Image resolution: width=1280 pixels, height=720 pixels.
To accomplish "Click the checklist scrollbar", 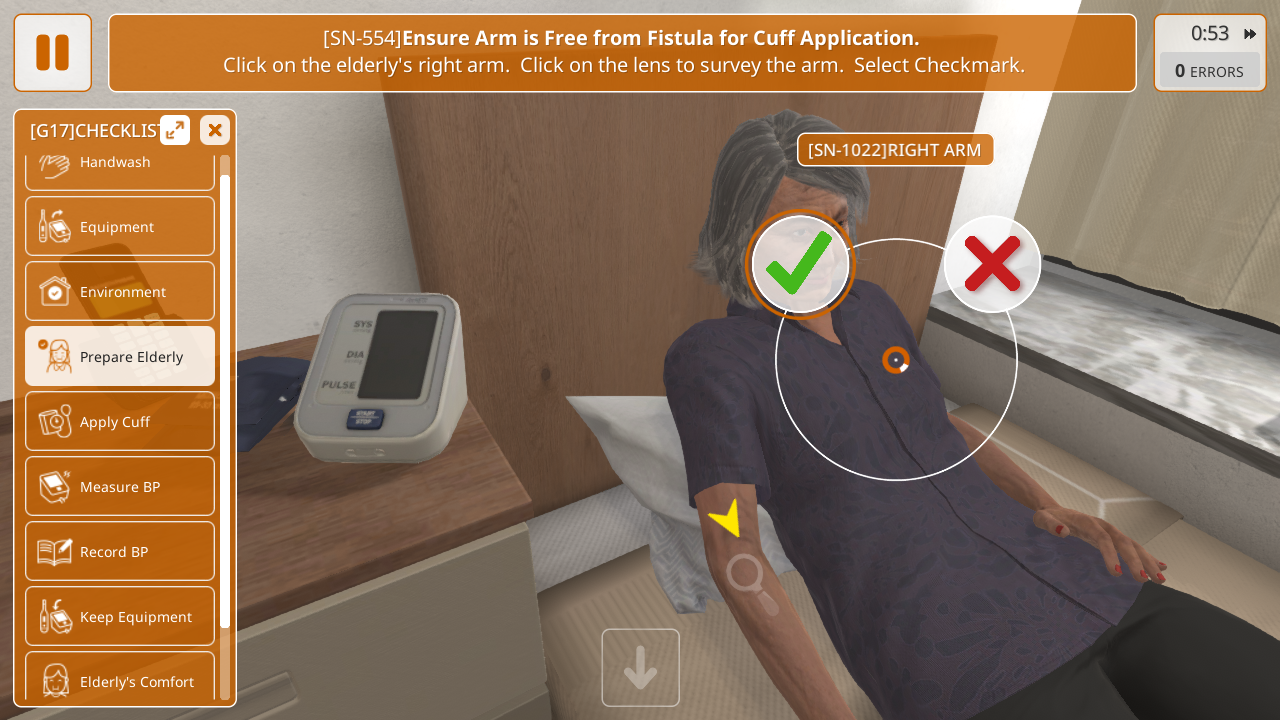I will (x=225, y=400).
